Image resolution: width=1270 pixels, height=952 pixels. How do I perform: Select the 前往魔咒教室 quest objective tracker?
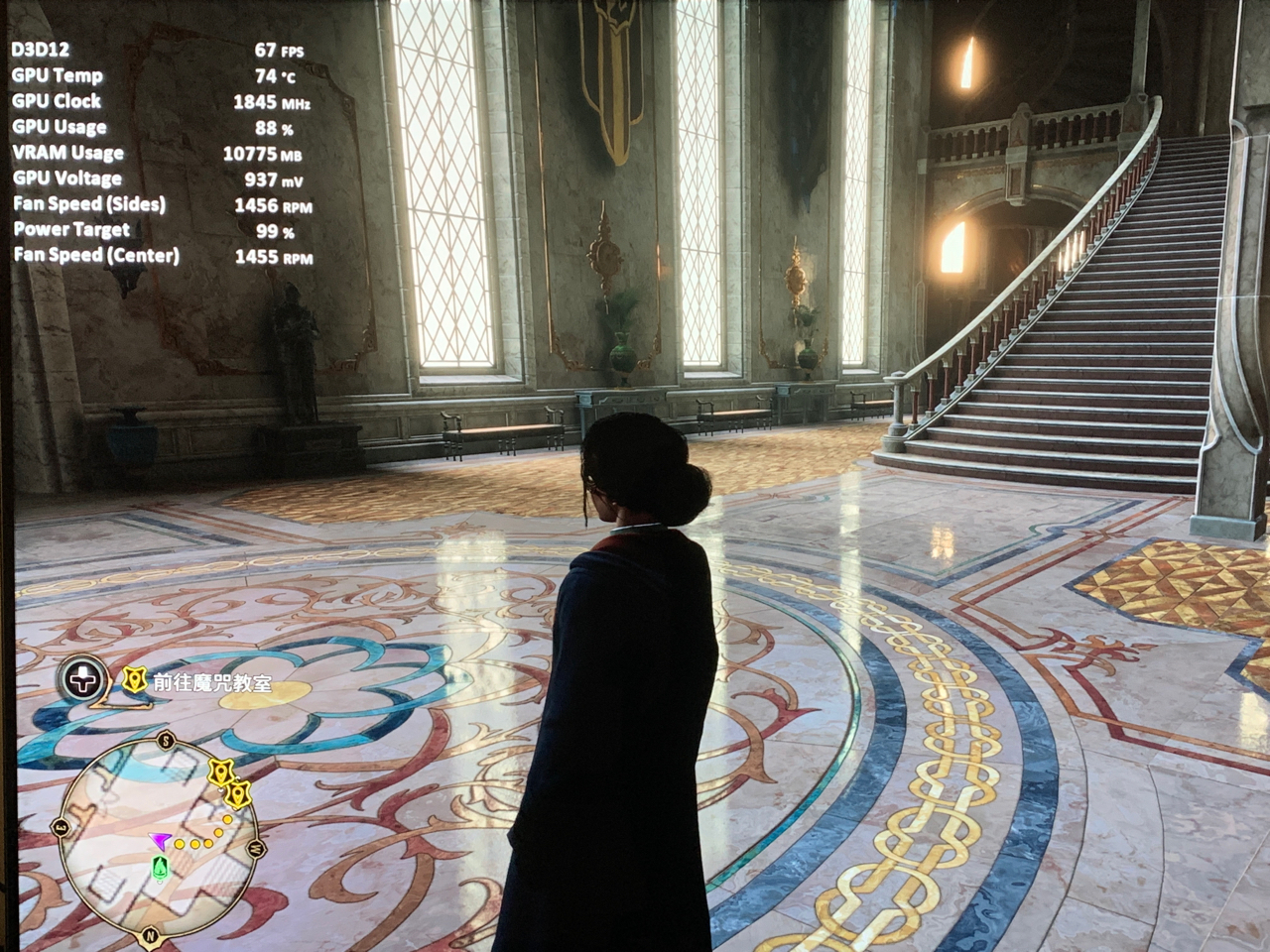click(x=211, y=683)
